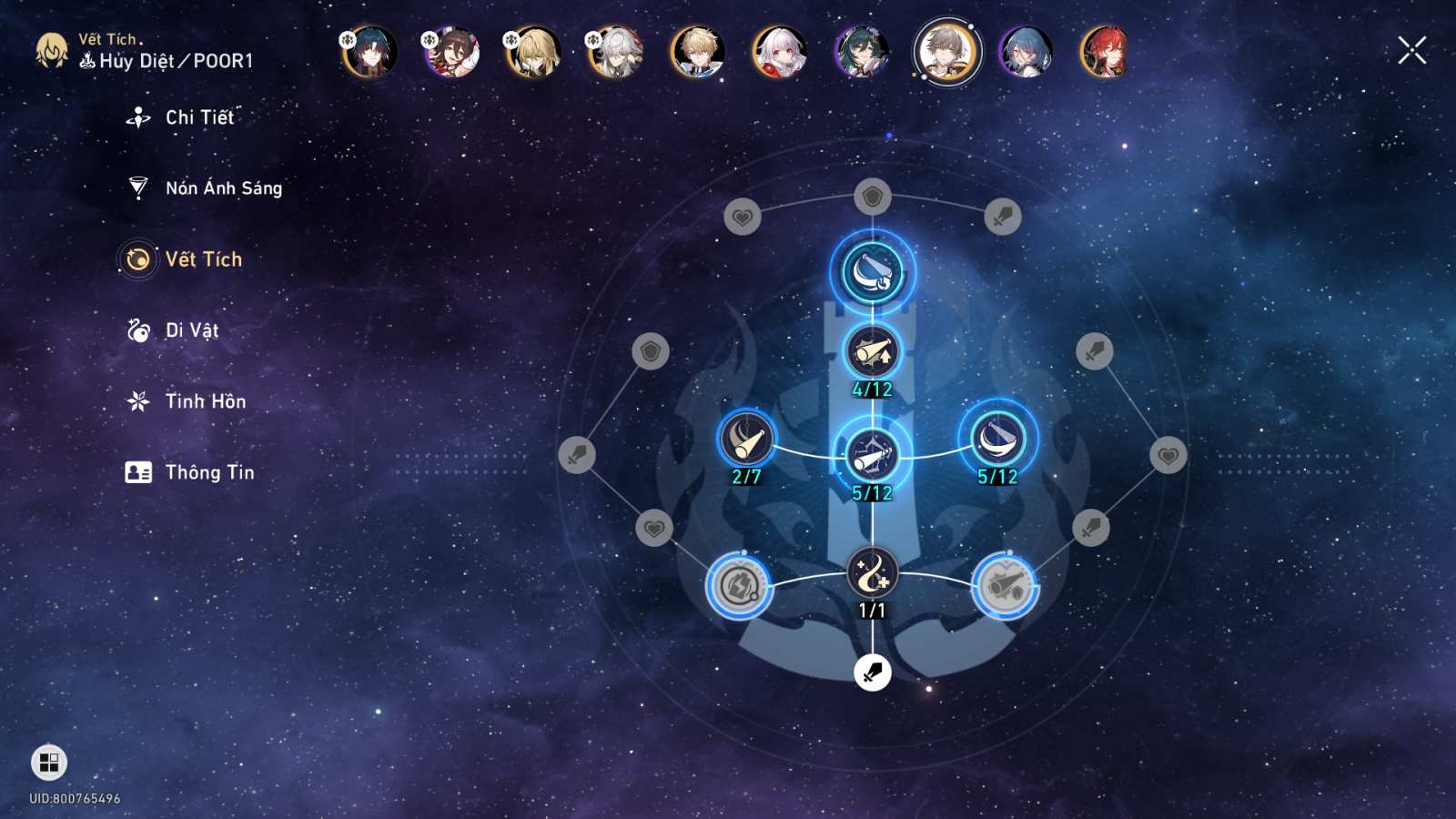The height and width of the screenshot is (819, 1456).
Task: Show the Thông Tin info page
Action: point(209,472)
